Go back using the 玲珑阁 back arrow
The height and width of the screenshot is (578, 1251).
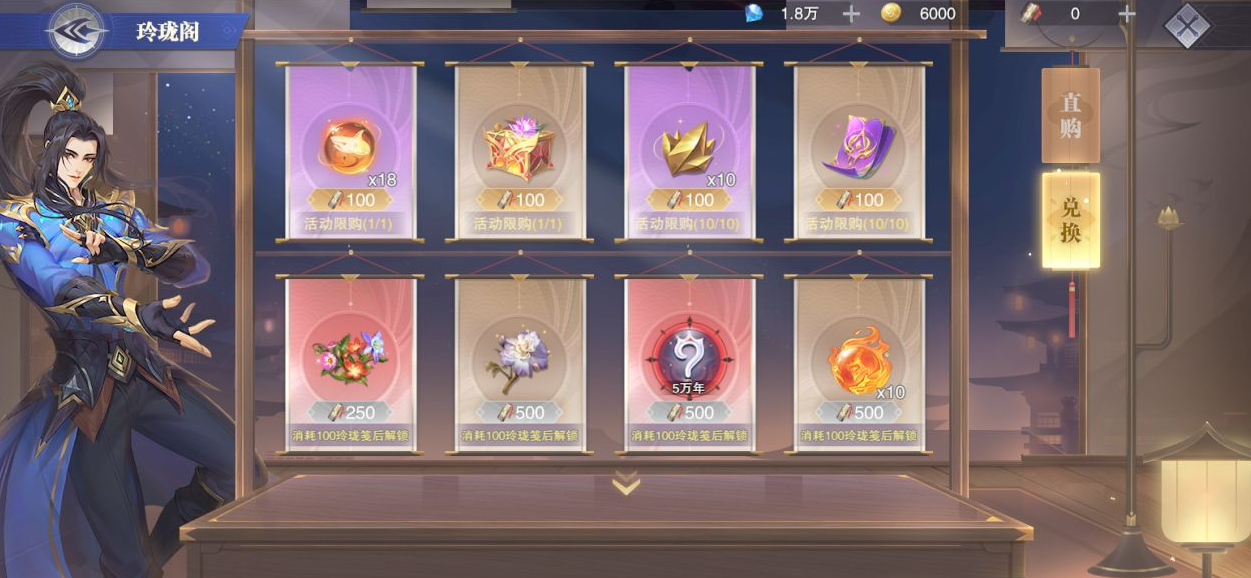tap(78, 30)
